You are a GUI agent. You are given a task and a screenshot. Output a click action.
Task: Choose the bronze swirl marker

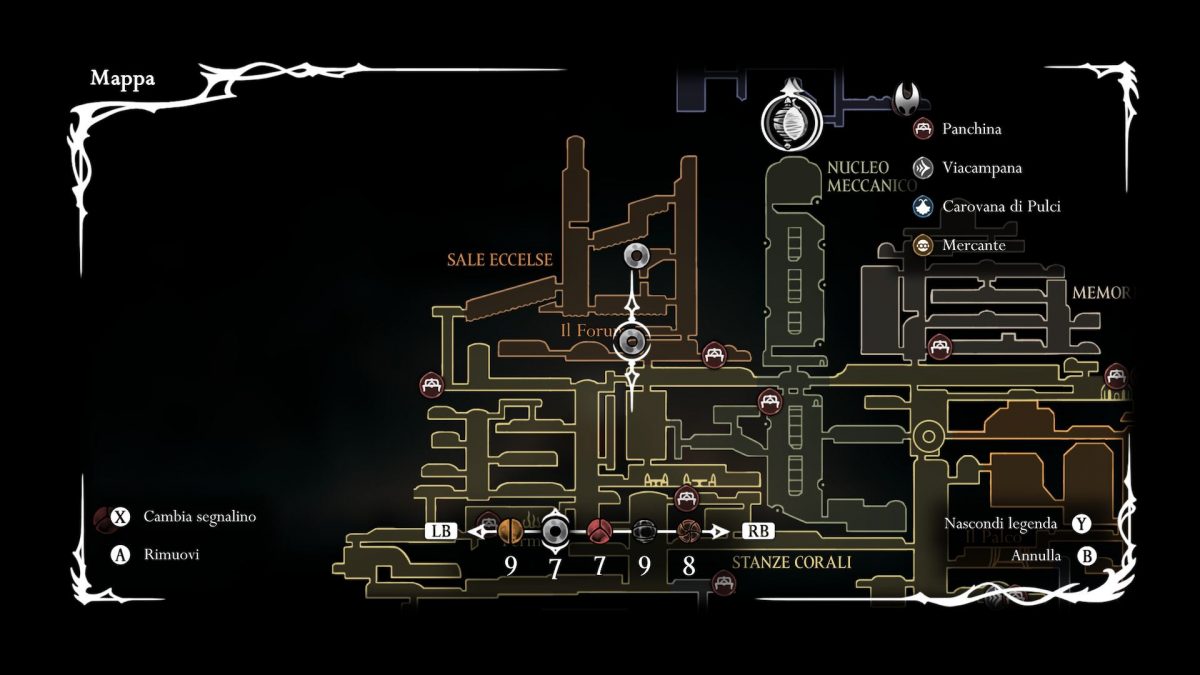point(688,531)
